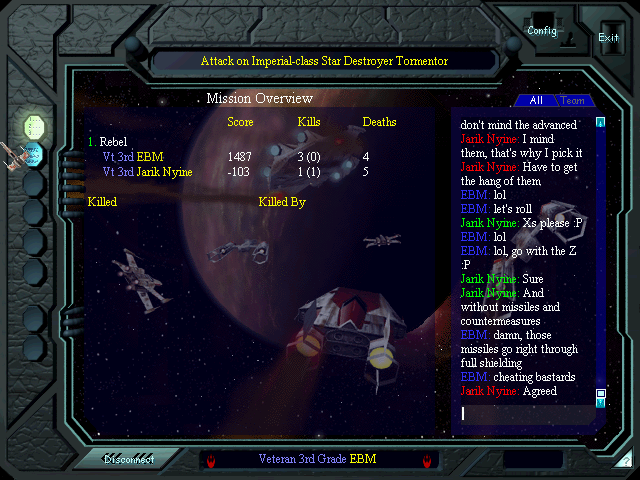Click the chat scrollbar's up arrow
Viewport: 640px width, 480px height.
click(601, 123)
